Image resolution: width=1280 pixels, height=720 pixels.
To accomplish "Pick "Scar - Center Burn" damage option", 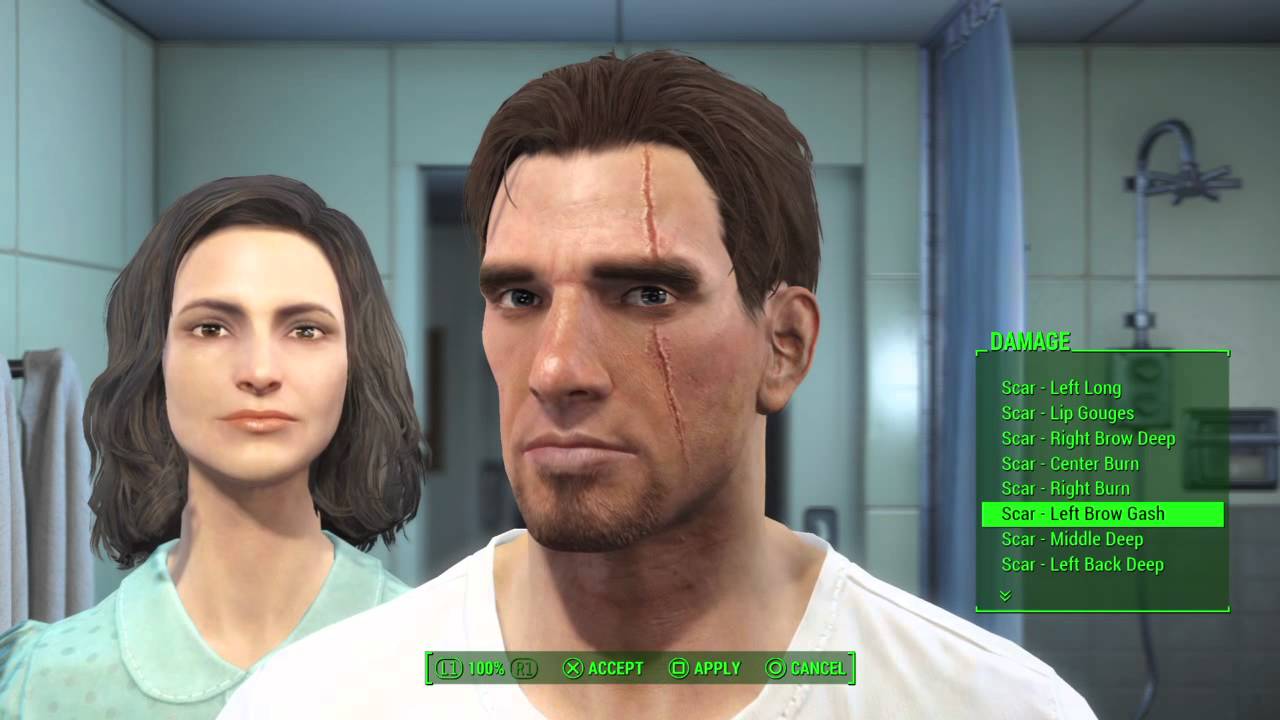I will (x=1070, y=463).
